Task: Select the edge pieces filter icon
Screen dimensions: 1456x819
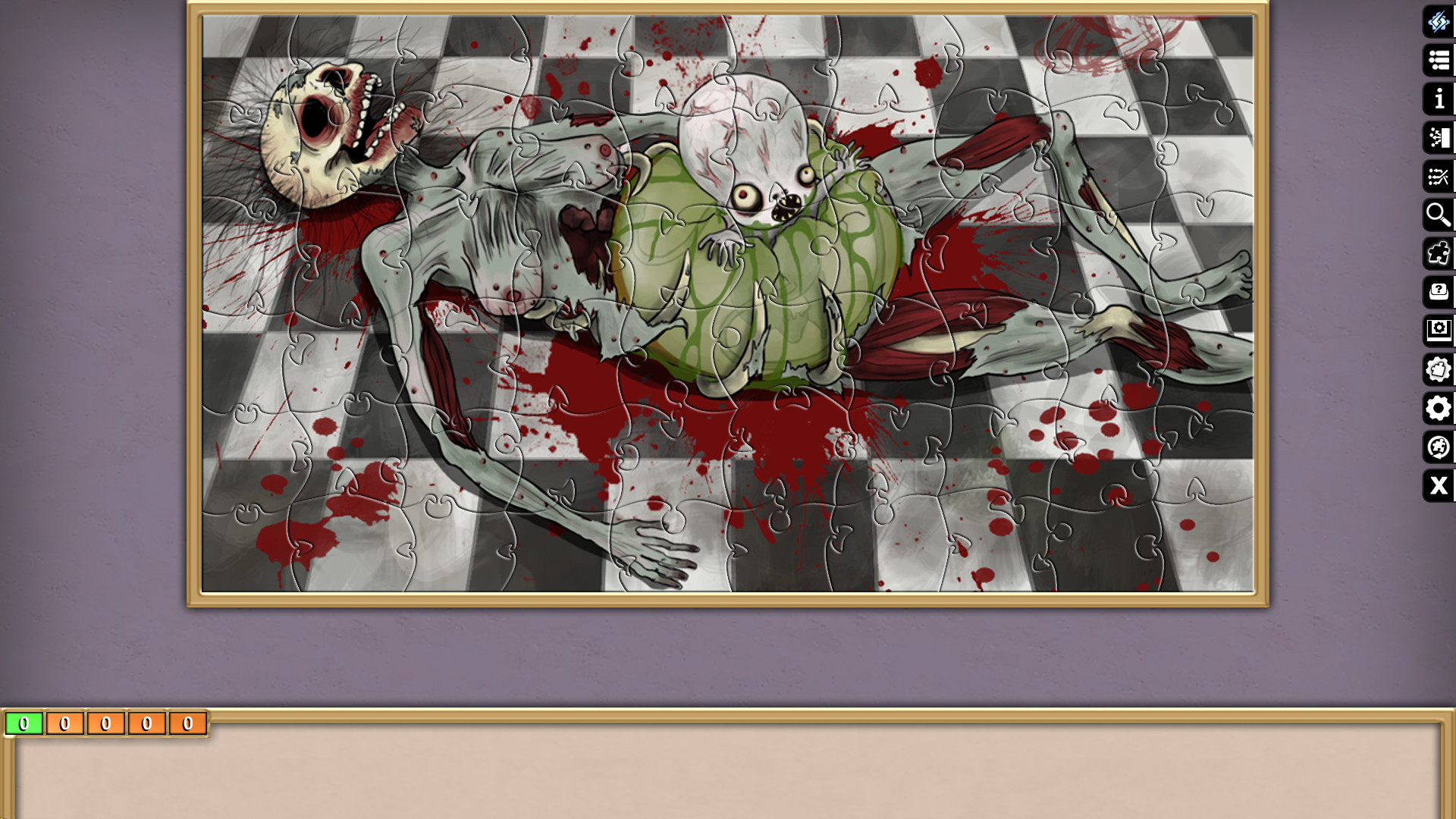Action: click(1438, 253)
